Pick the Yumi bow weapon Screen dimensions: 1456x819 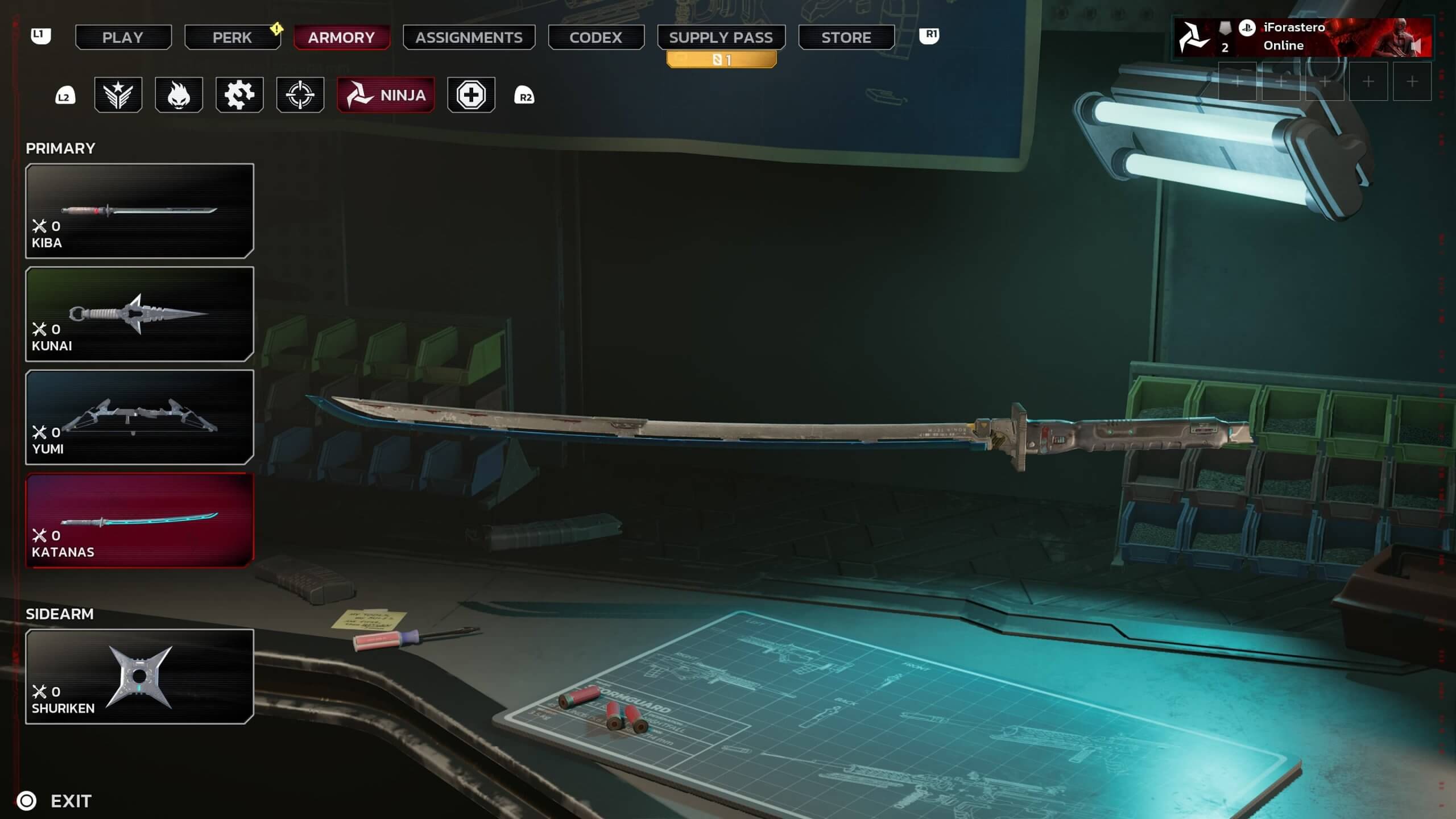click(139, 417)
